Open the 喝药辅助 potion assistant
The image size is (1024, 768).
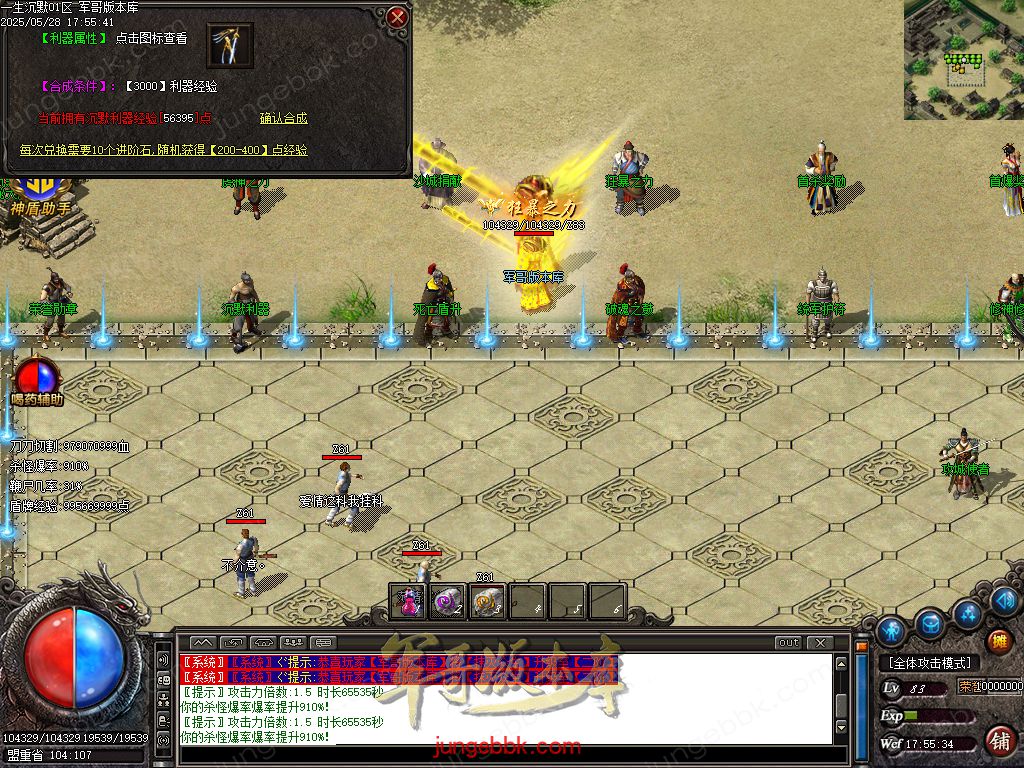point(37,380)
